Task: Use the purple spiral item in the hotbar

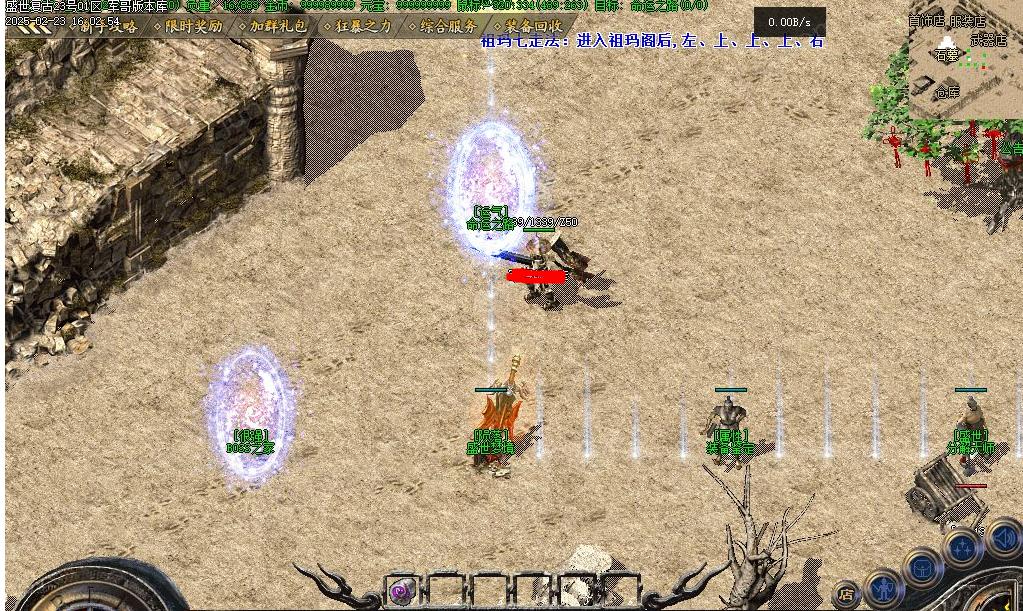Action: pos(403,591)
